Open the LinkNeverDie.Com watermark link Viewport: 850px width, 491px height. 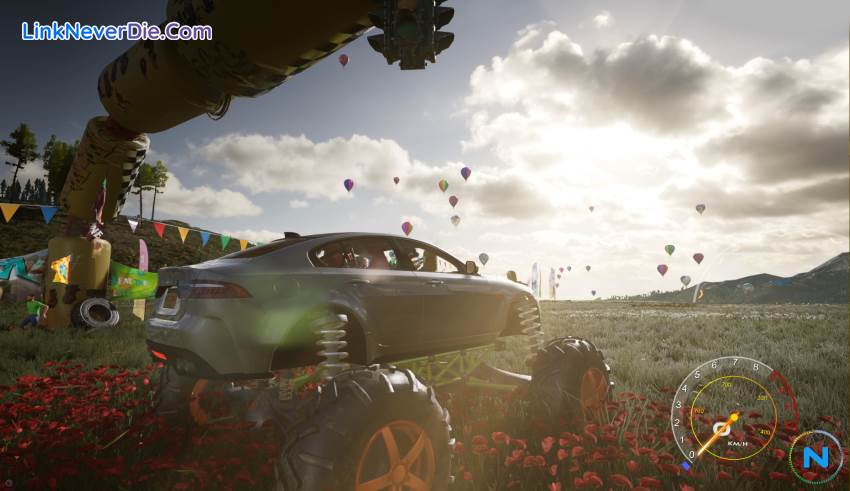click(x=117, y=31)
